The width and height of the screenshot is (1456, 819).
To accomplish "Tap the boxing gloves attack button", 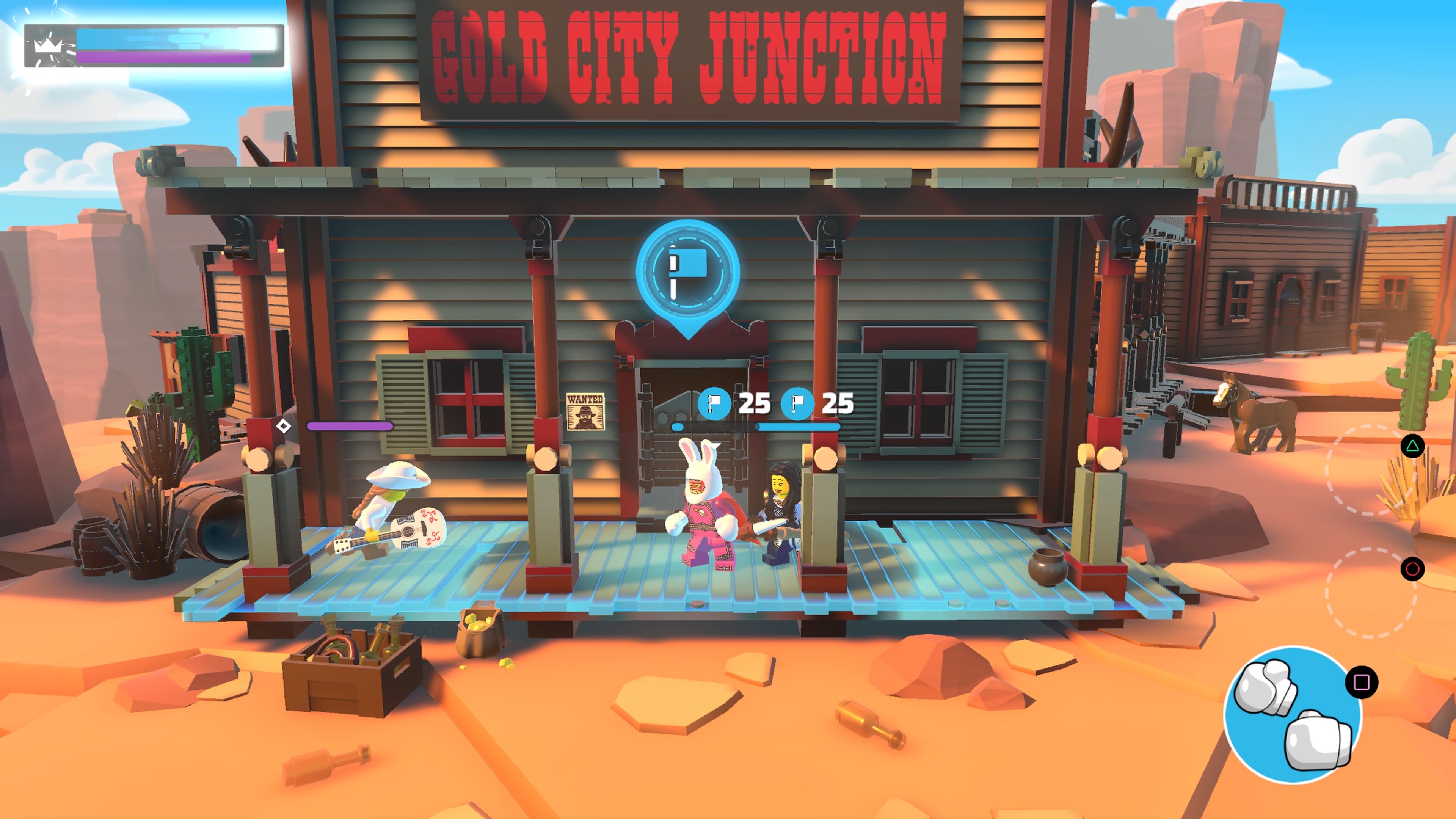I will pyautogui.click(x=1292, y=715).
